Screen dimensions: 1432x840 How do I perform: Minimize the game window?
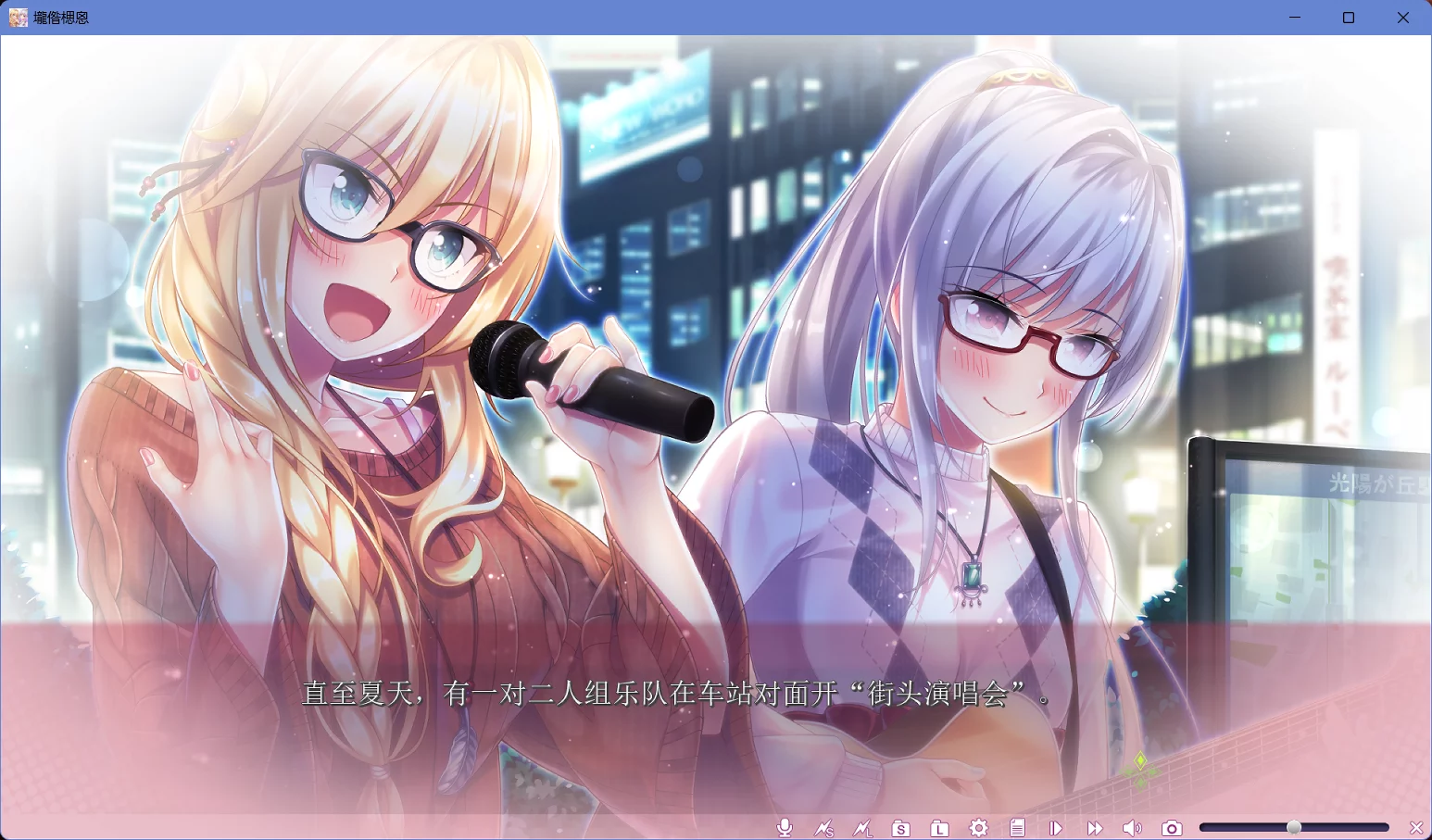pos(1294,17)
